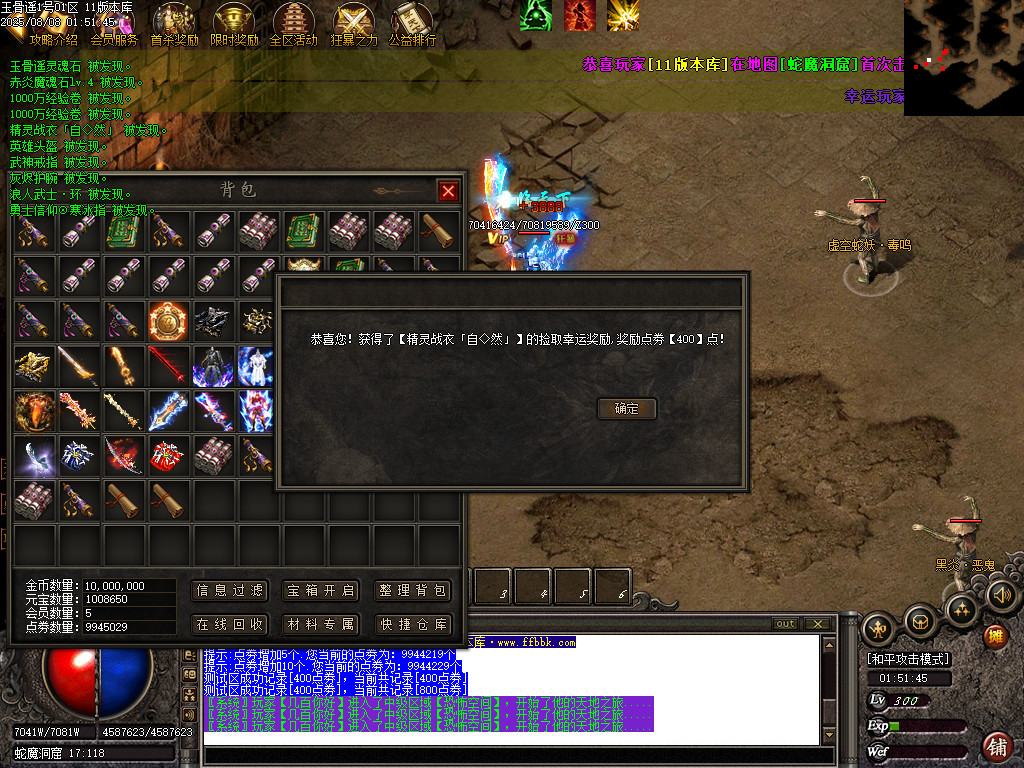
Task: Close the chat panel with X
Action: 818,624
